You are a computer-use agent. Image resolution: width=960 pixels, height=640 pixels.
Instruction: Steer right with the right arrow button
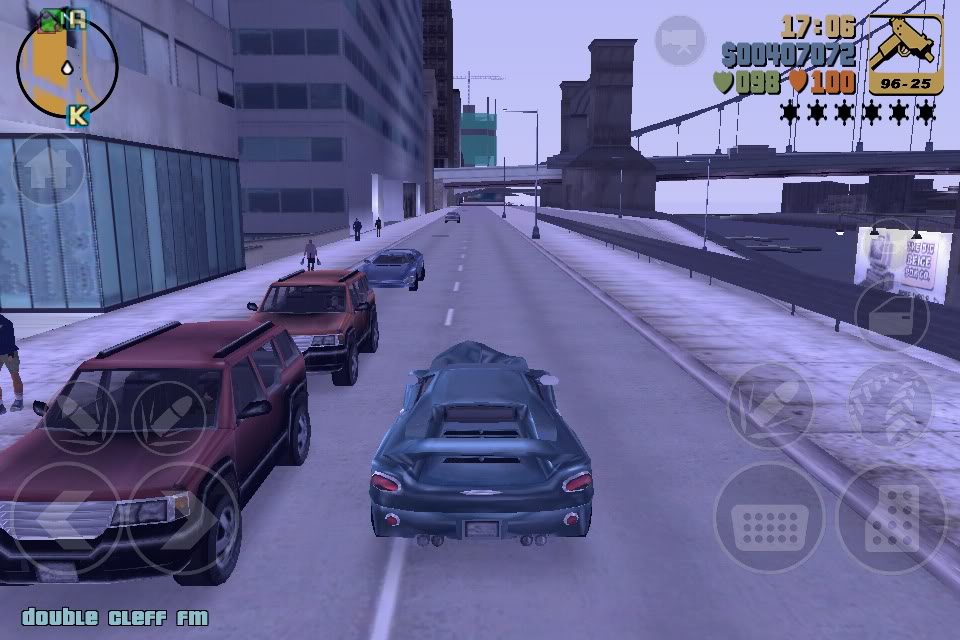coord(184,516)
